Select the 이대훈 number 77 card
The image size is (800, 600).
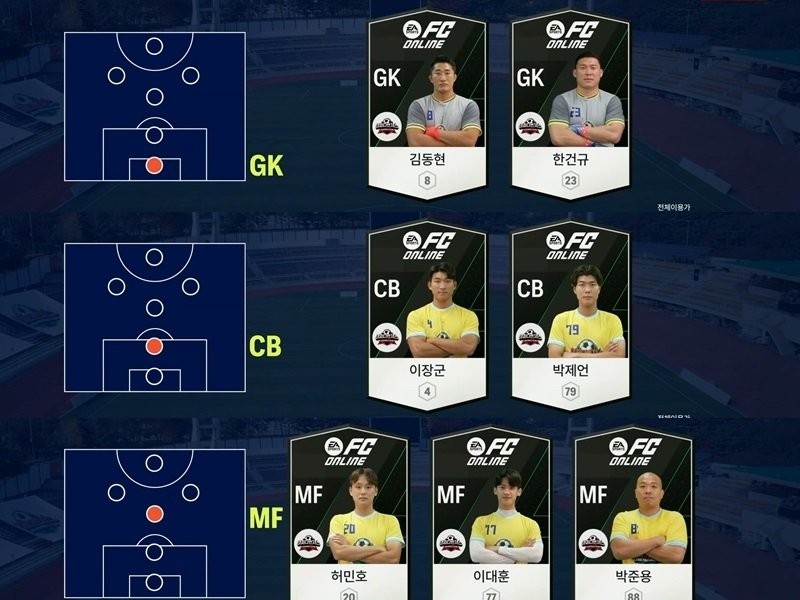pos(491,515)
